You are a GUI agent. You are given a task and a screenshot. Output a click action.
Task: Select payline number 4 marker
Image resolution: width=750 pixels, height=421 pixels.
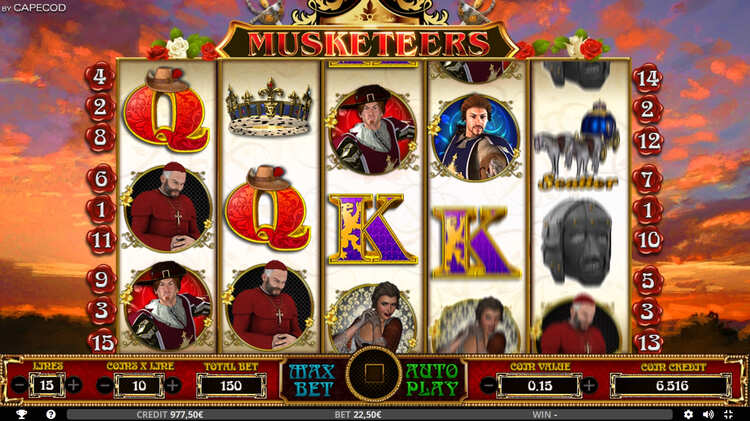99,76
